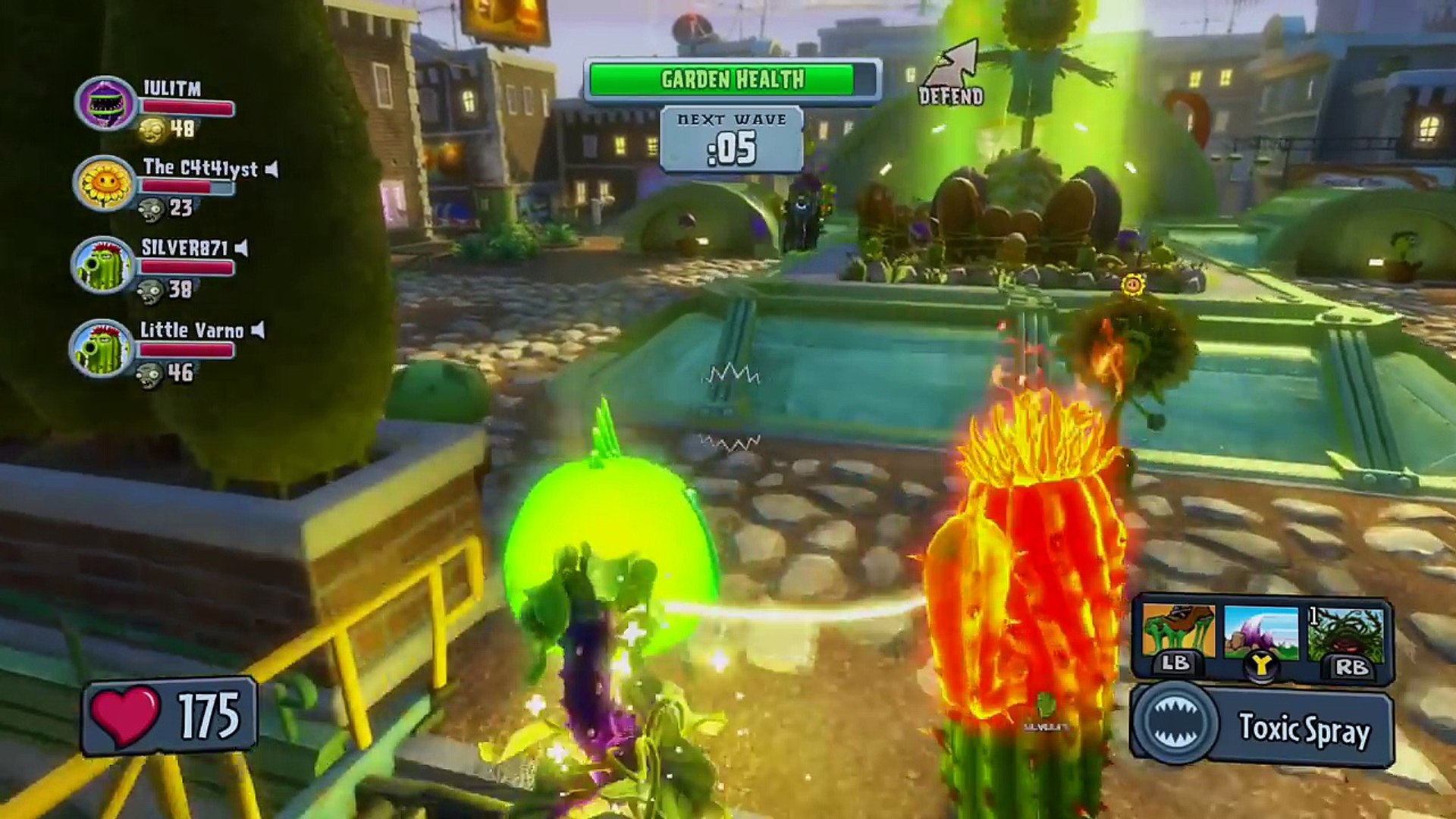This screenshot has width=1456, height=819.
Task: Pick SILVER871's cactus portrait
Action: point(102,265)
